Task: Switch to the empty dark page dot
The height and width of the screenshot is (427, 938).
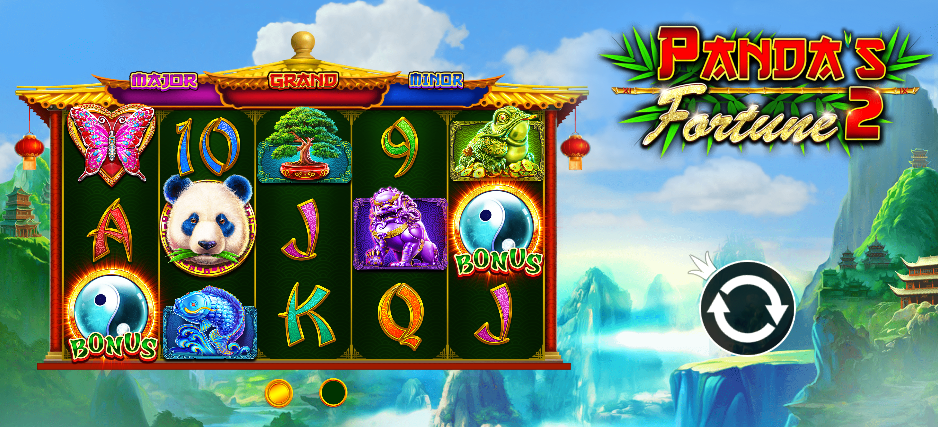Action: tap(333, 392)
